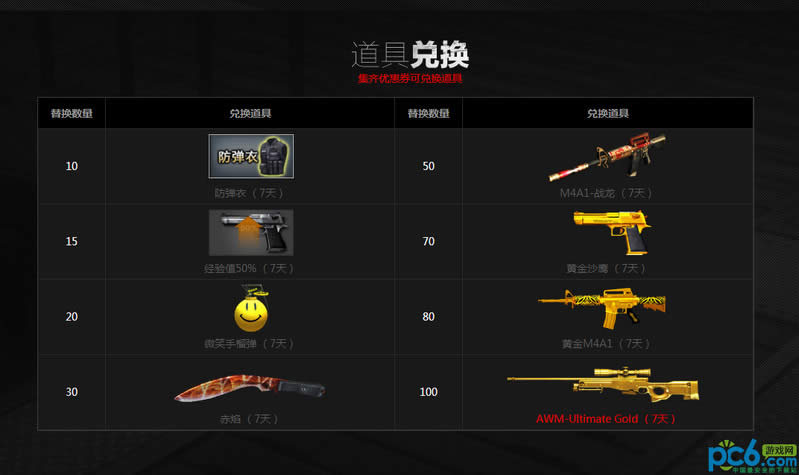Pick the smiley face grenade item
Viewport: 799px width, 475px height.
pyautogui.click(x=250, y=307)
